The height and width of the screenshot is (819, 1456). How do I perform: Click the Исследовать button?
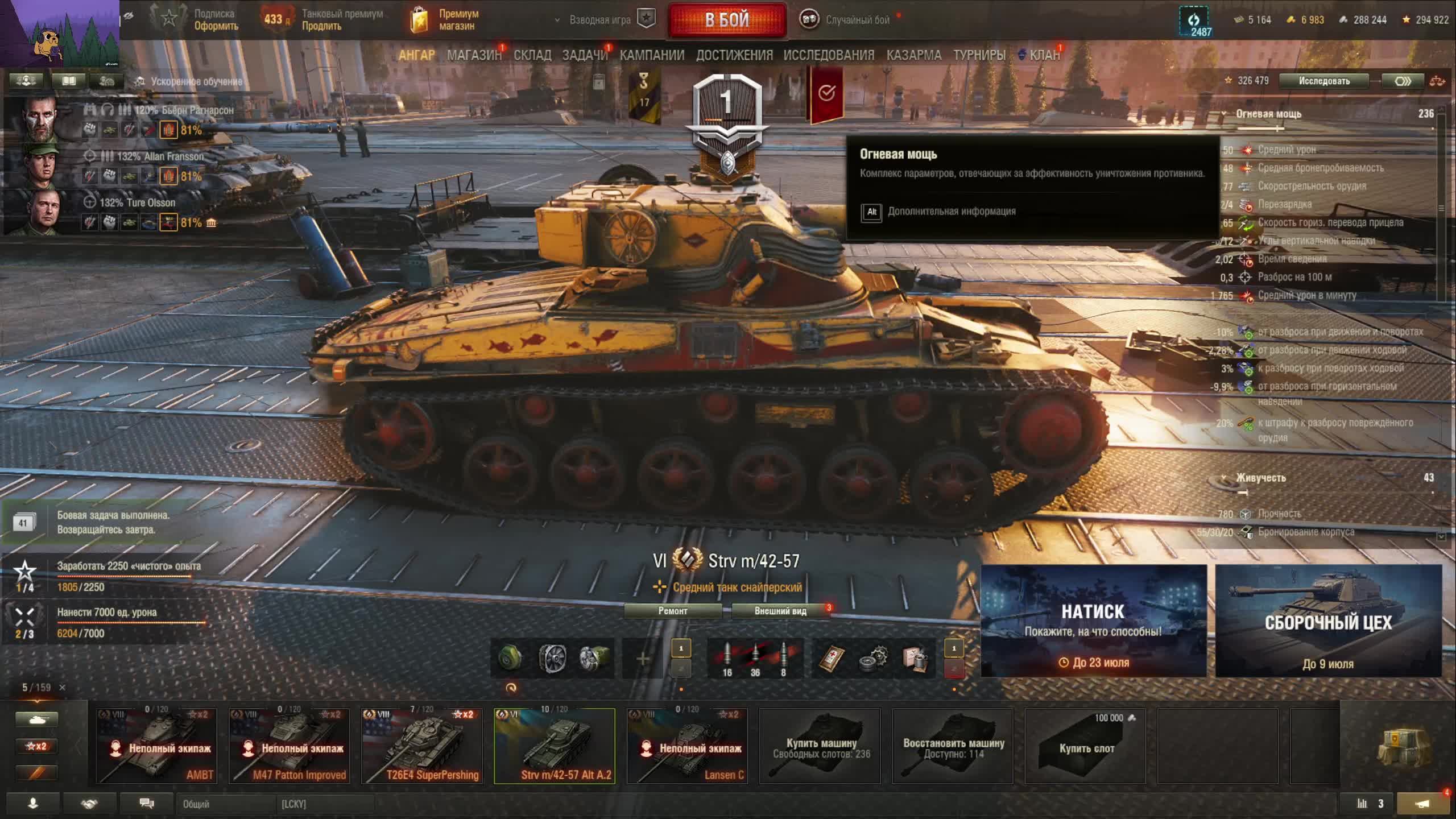point(1324,81)
